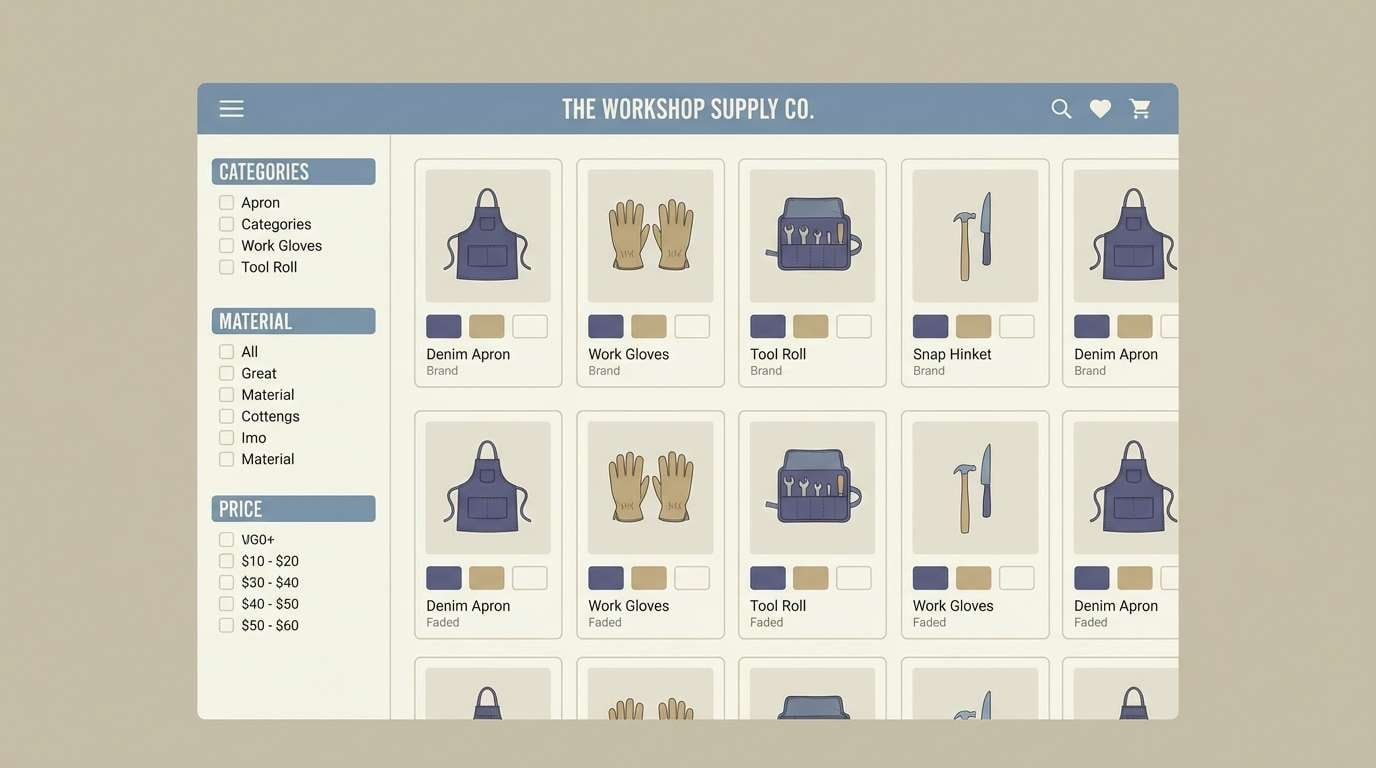Click the Snap Hinket hammer product image
The height and width of the screenshot is (768, 1376).
point(974,235)
